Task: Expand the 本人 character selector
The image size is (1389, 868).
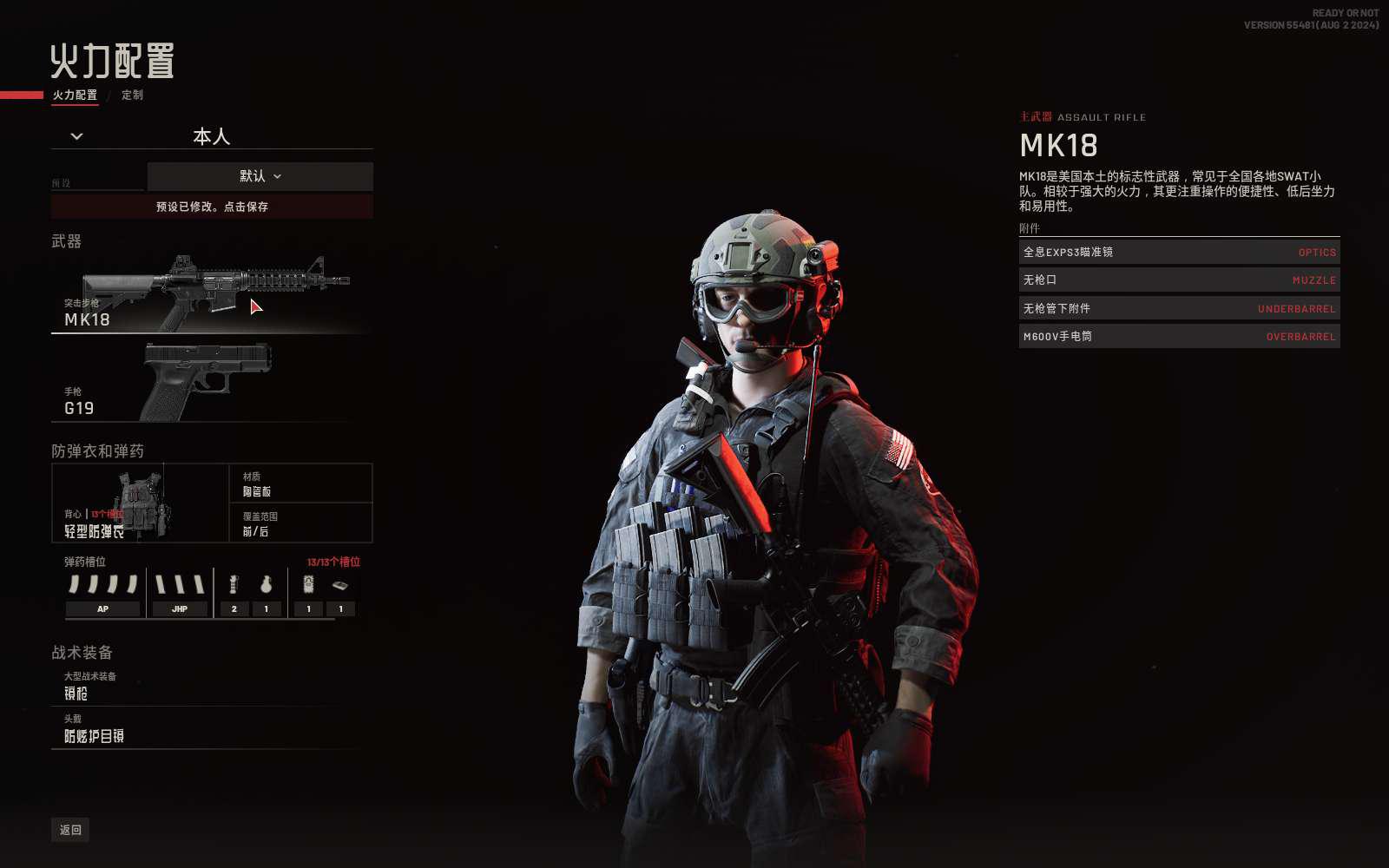Action: click(77, 136)
